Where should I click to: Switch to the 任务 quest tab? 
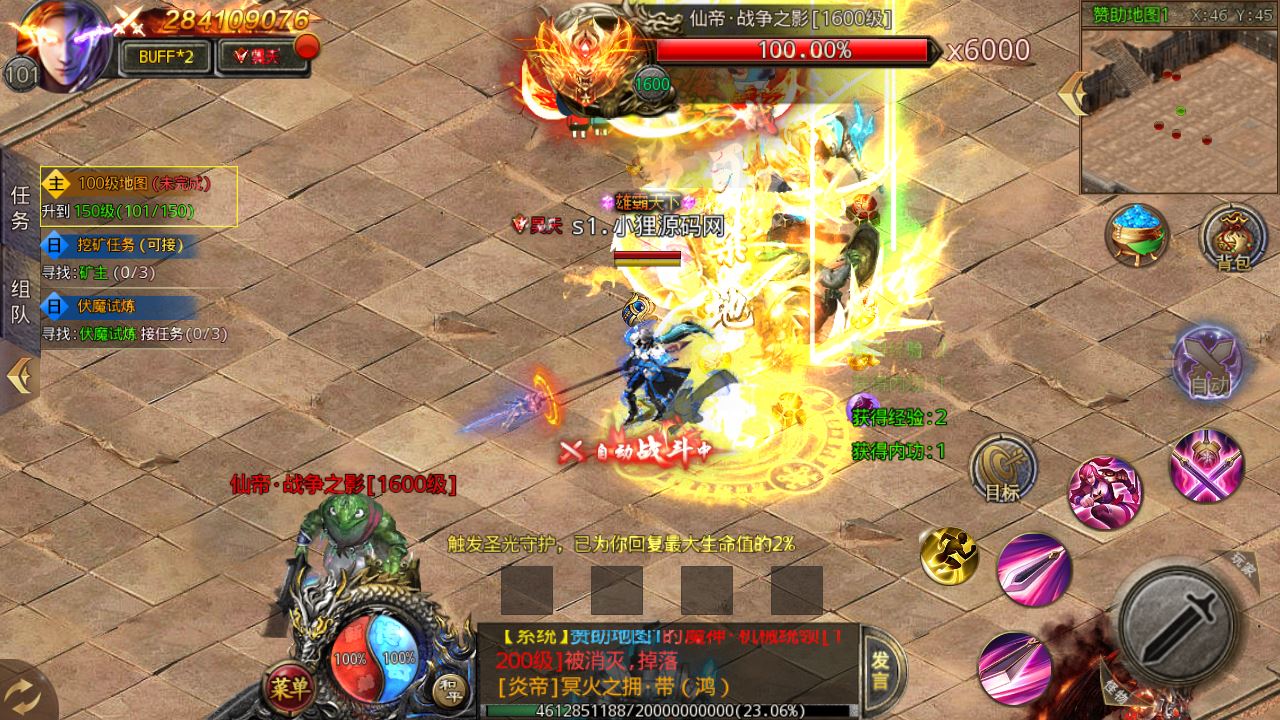tap(20, 208)
